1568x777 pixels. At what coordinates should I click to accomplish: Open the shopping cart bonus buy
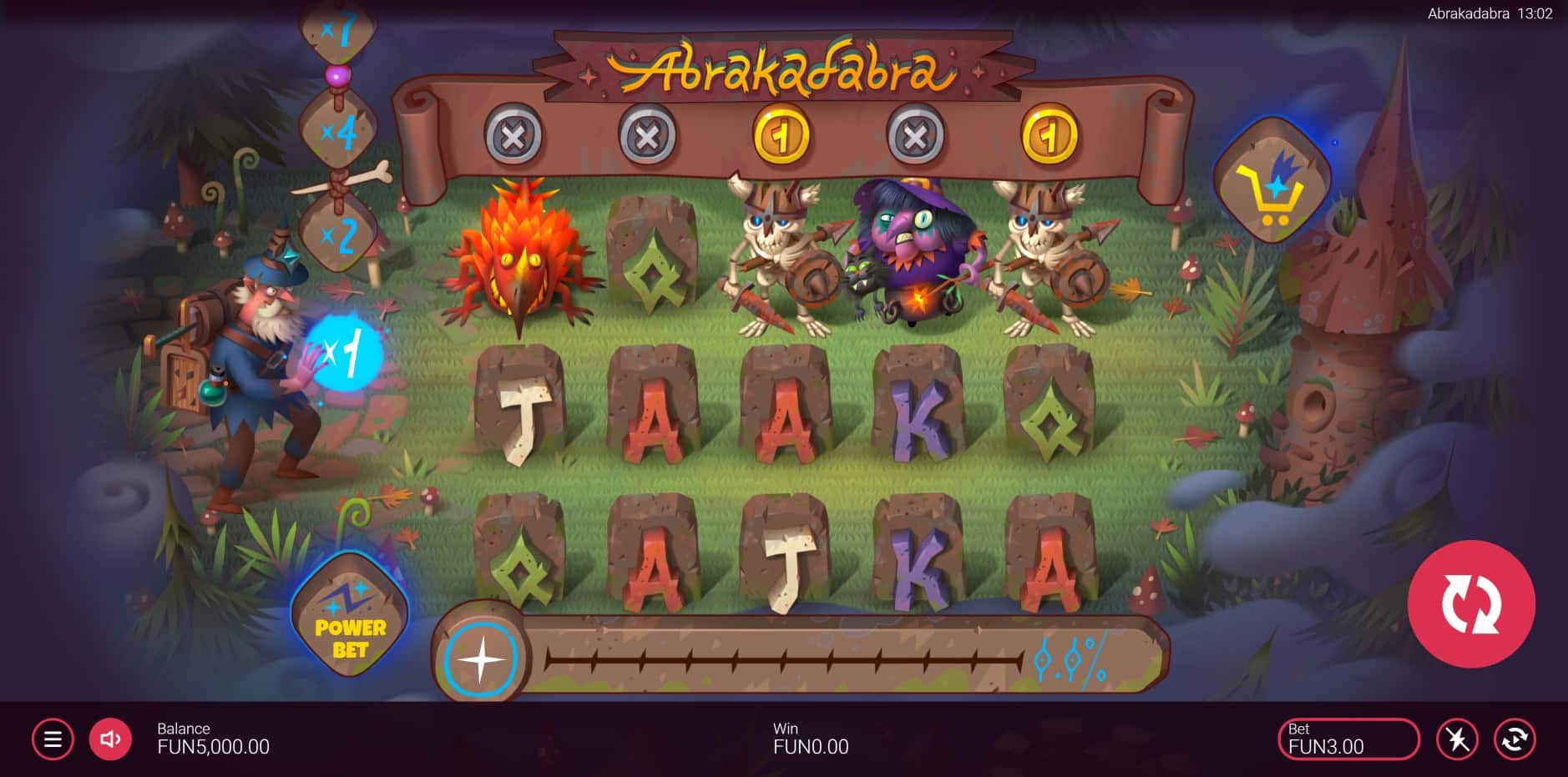tap(1271, 181)
